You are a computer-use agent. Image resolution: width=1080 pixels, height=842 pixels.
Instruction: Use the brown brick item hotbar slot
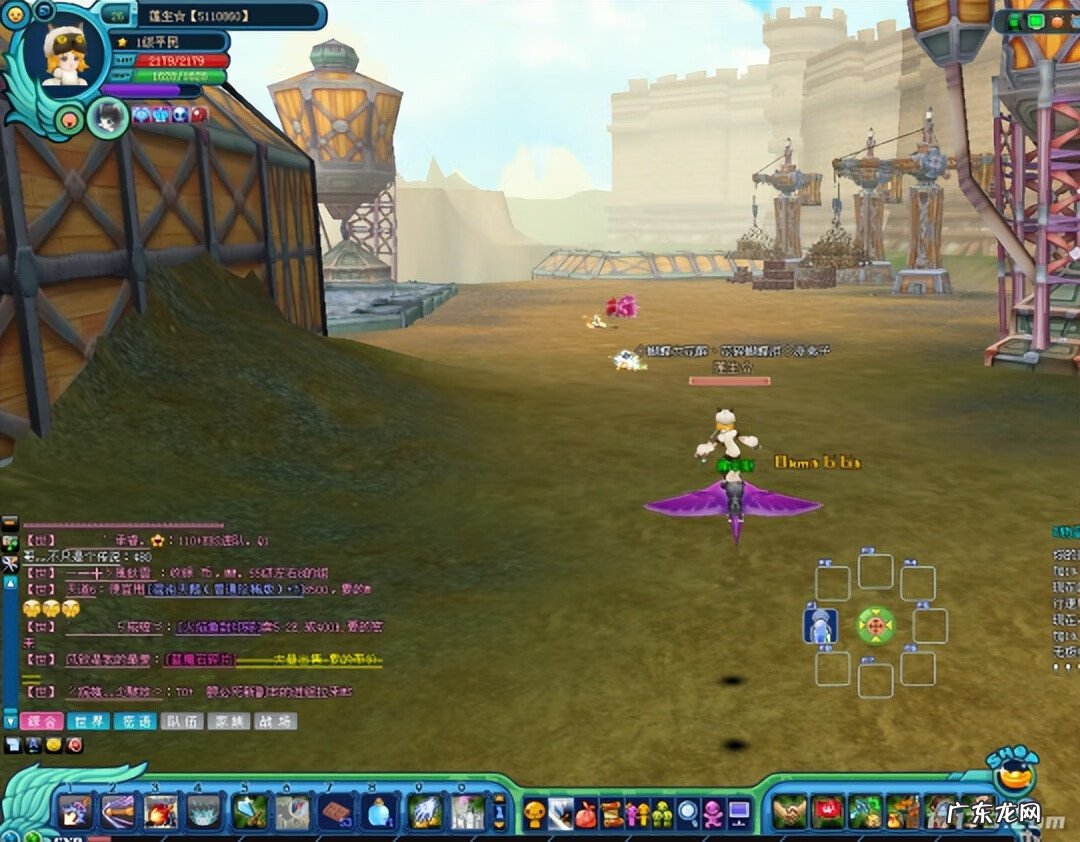click(x=336, y=810)
